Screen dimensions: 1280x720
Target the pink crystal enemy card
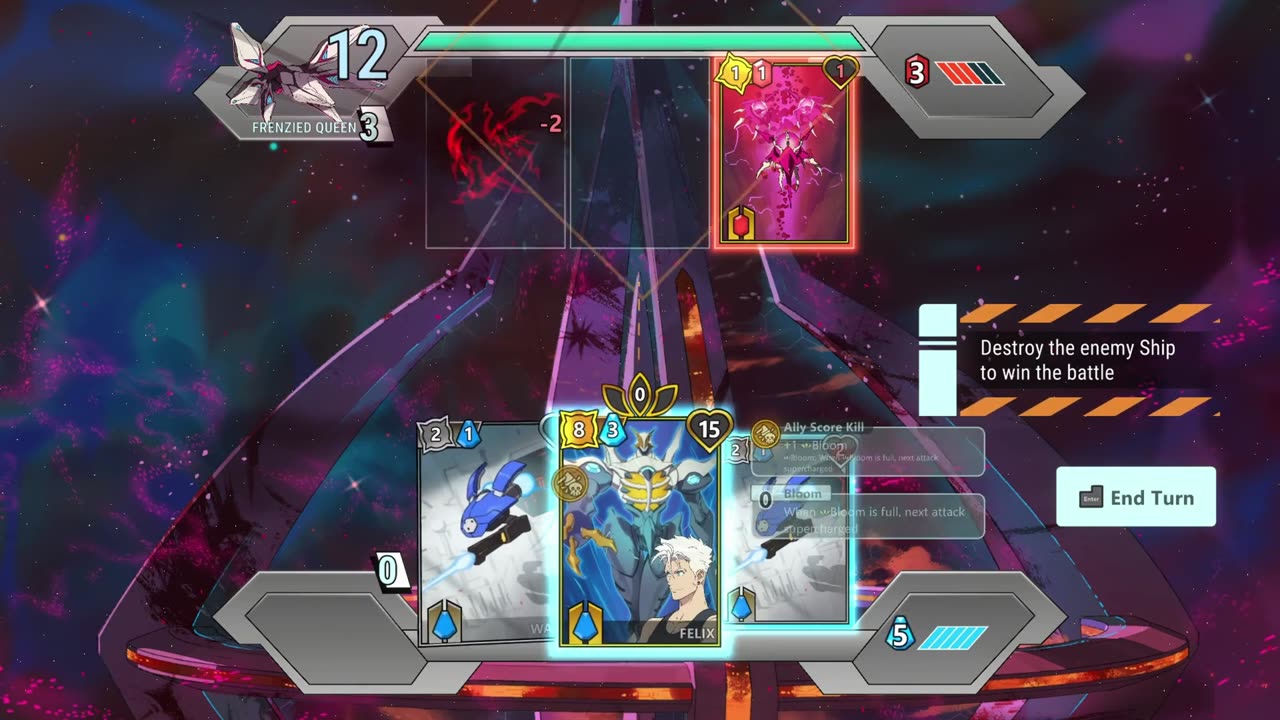coord(783,155)
